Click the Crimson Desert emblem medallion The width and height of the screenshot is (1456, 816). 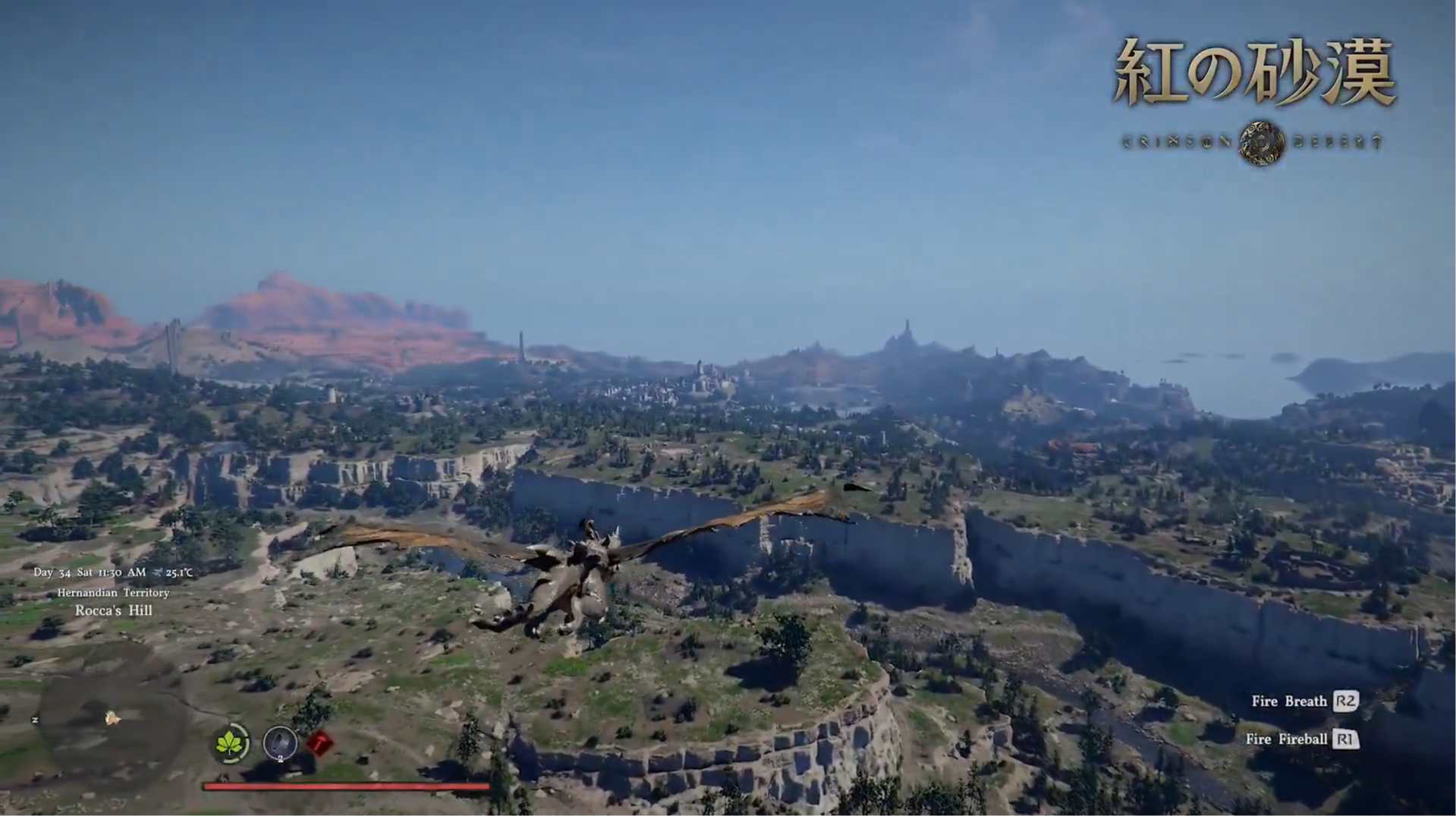tap(1259, 140)
